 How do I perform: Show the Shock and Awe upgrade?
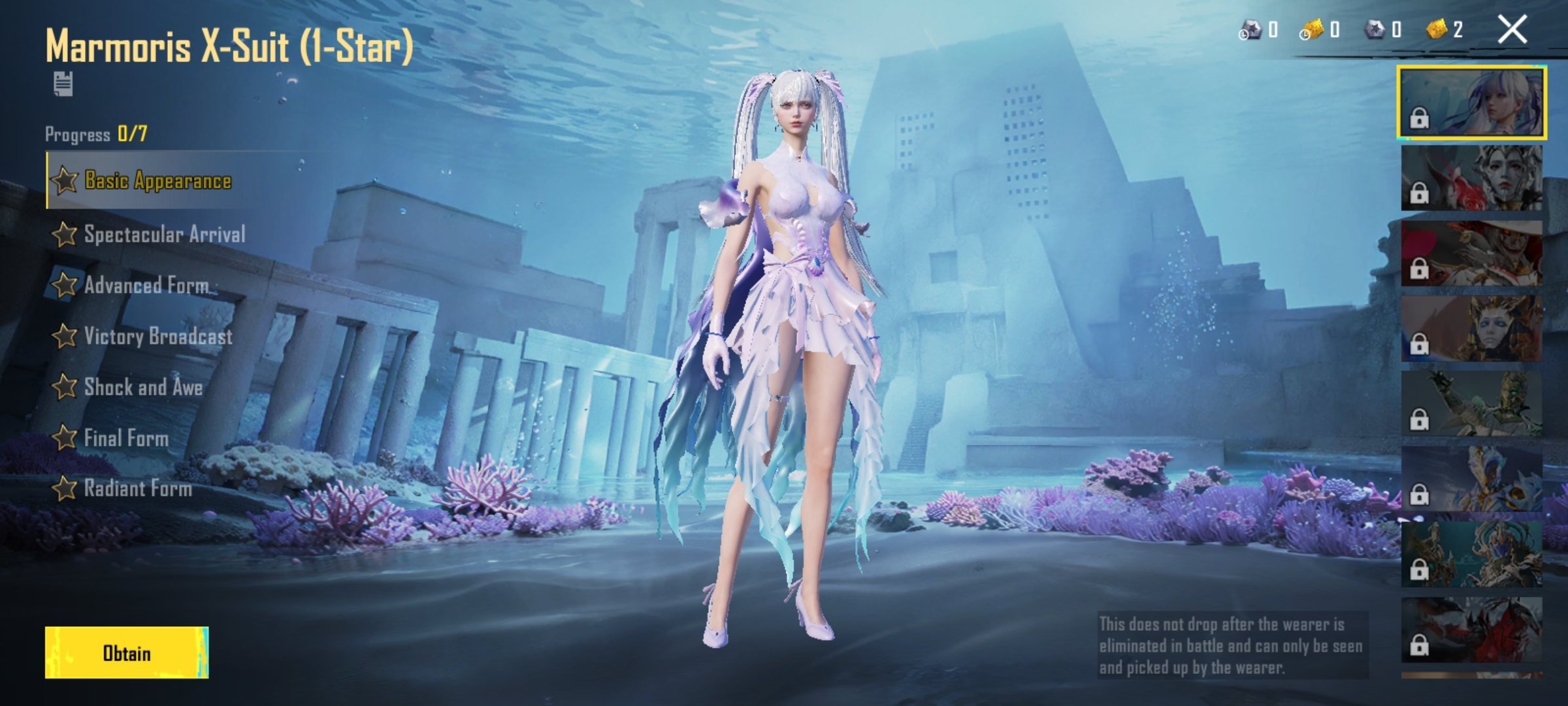[142, 387]
